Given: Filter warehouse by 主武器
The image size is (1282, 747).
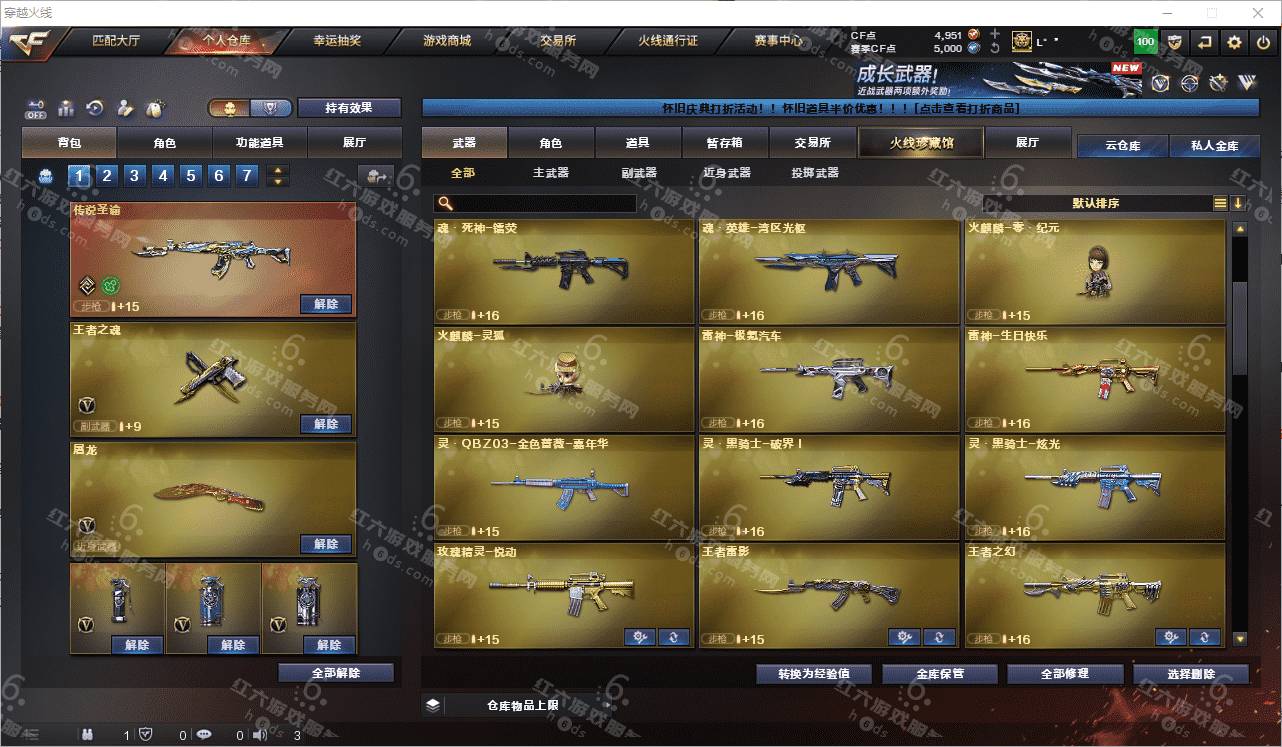Looking at the screenshot, I should pyautogui.click(x=550, y=173).
